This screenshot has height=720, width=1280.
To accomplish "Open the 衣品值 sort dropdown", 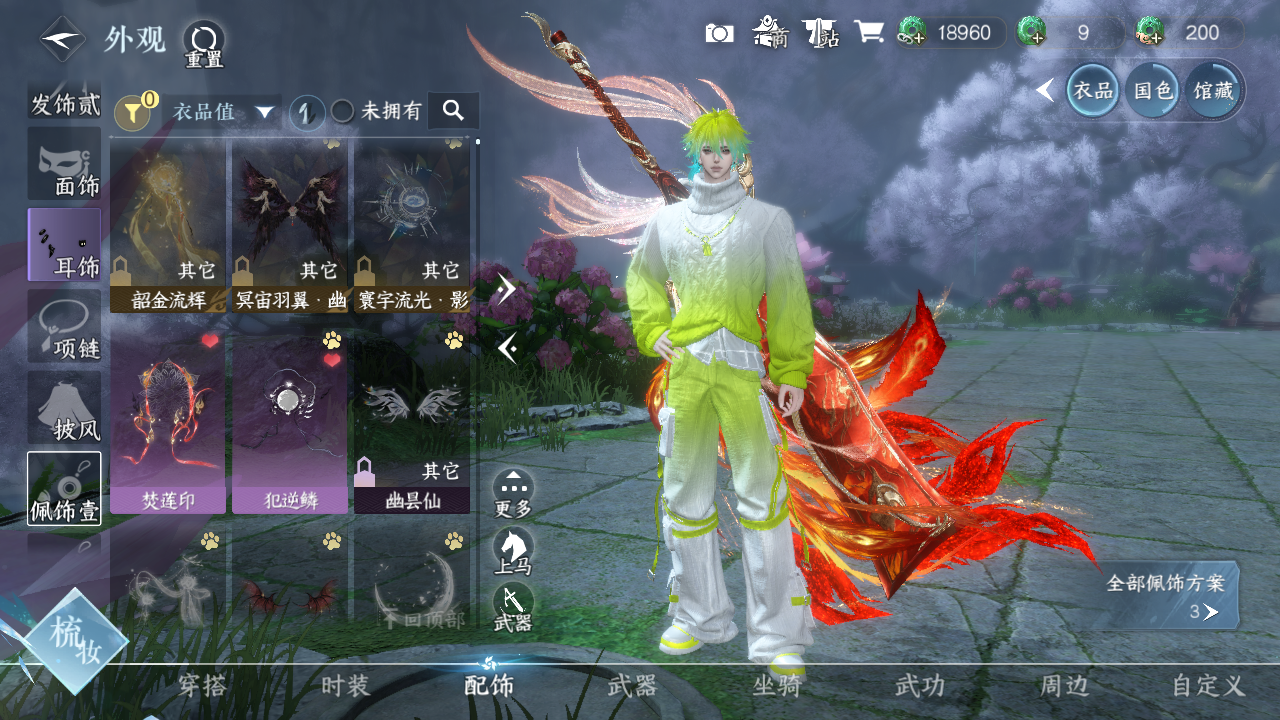I will tap(222, 112).
